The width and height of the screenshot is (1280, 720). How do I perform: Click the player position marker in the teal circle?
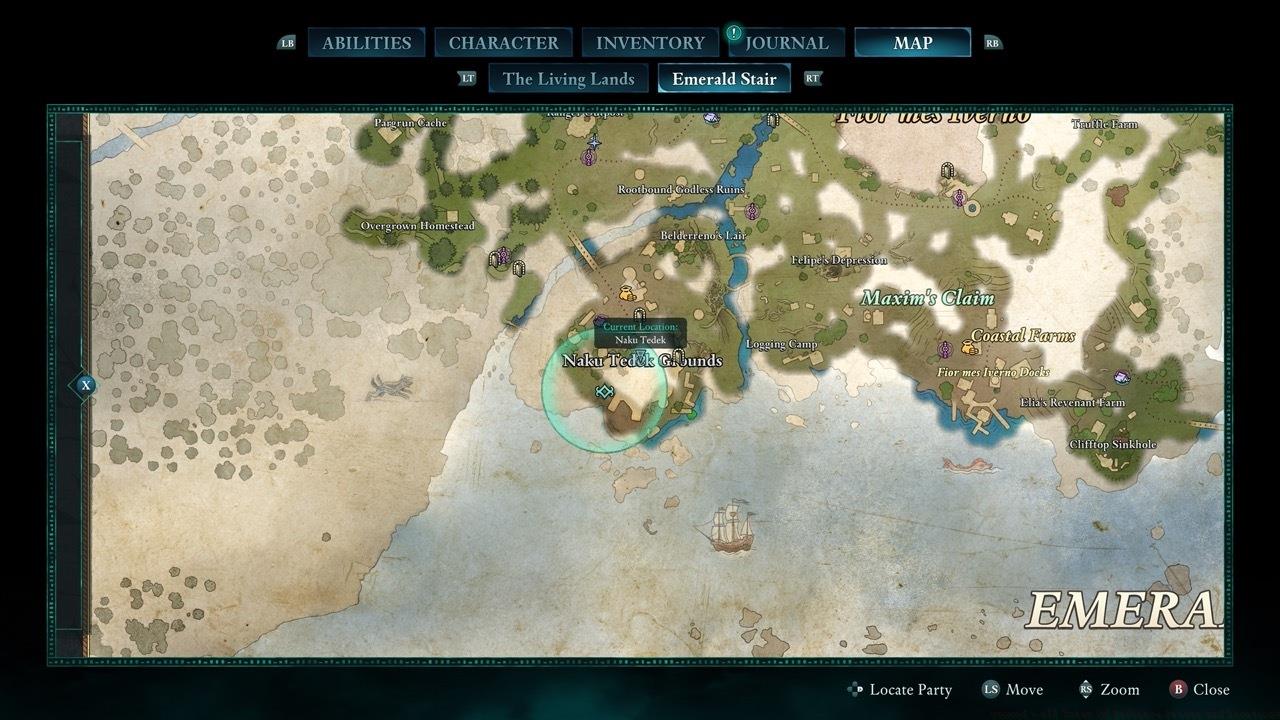coord(603,392)
